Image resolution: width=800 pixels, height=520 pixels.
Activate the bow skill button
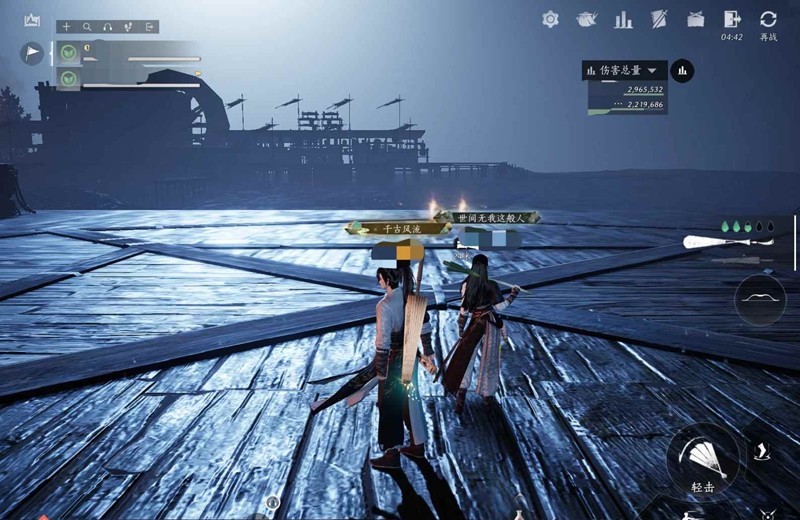[x=760, y=299]
